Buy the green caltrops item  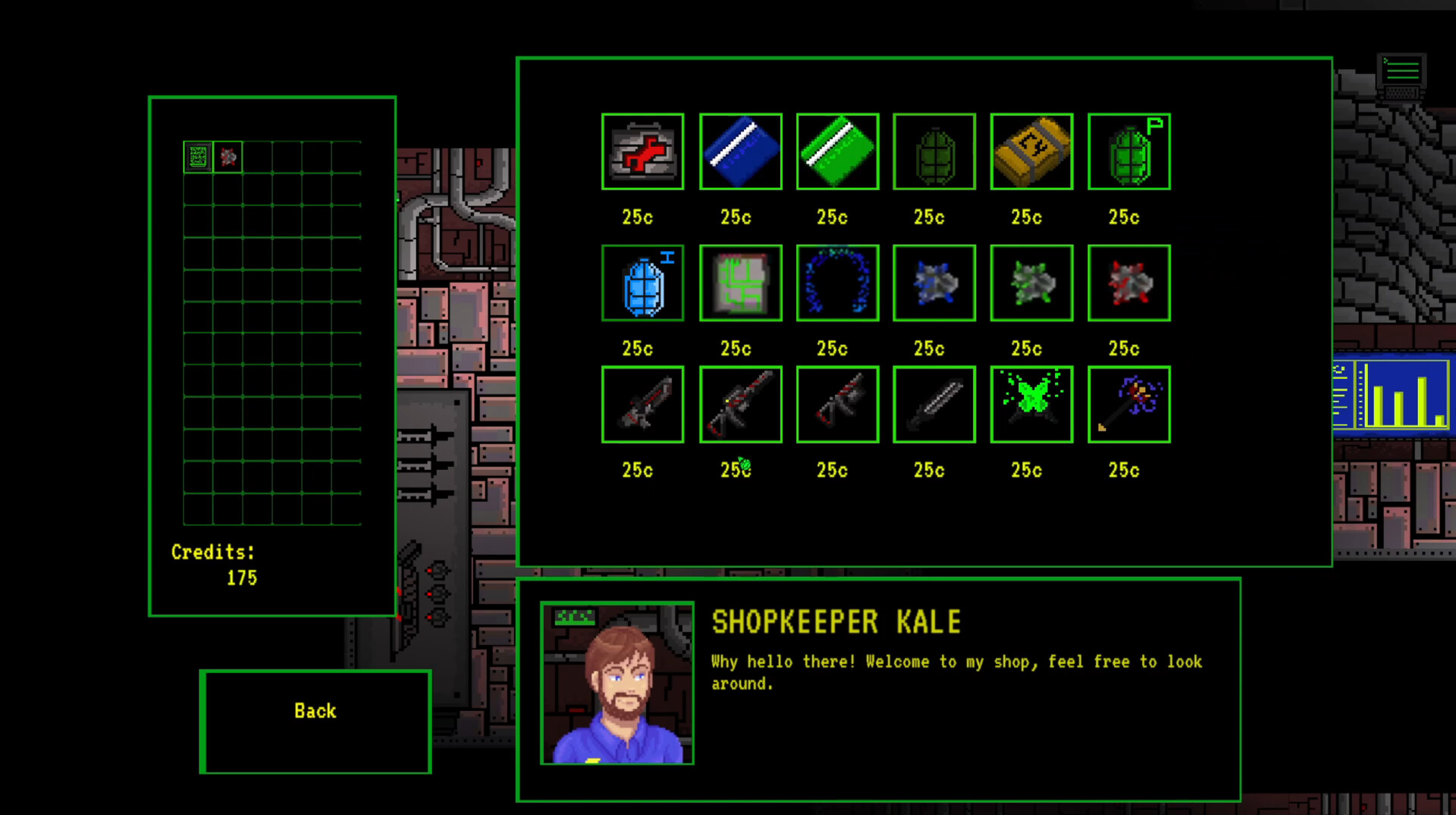pos(1031,284)
